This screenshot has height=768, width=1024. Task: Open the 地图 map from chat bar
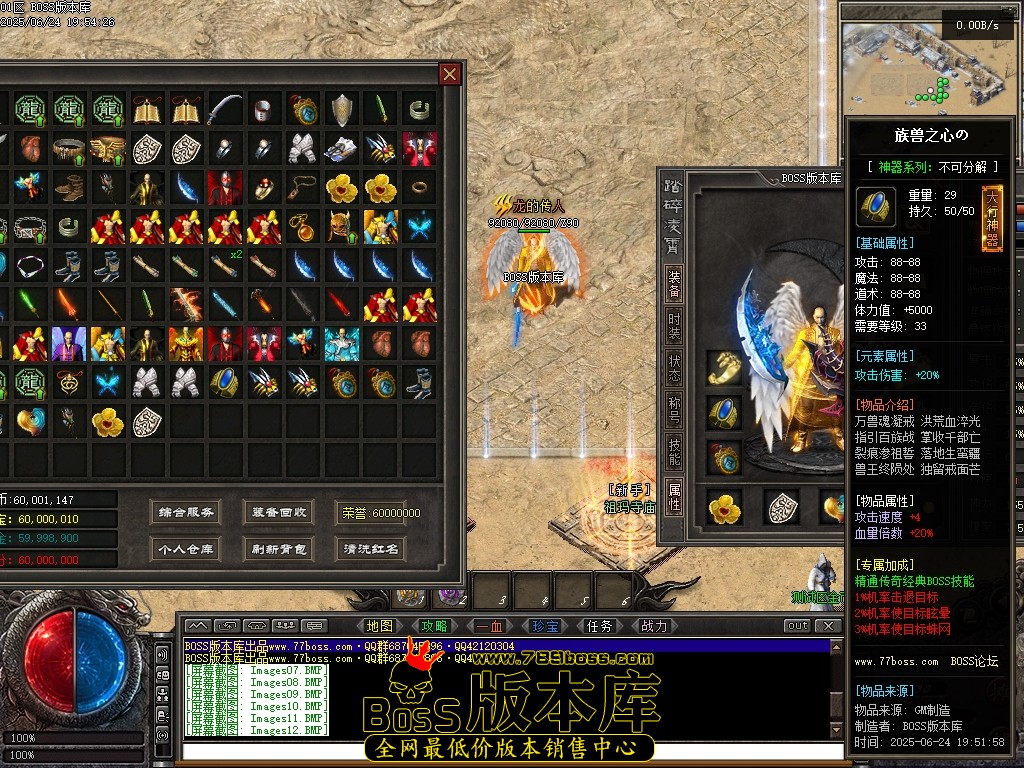380,626
